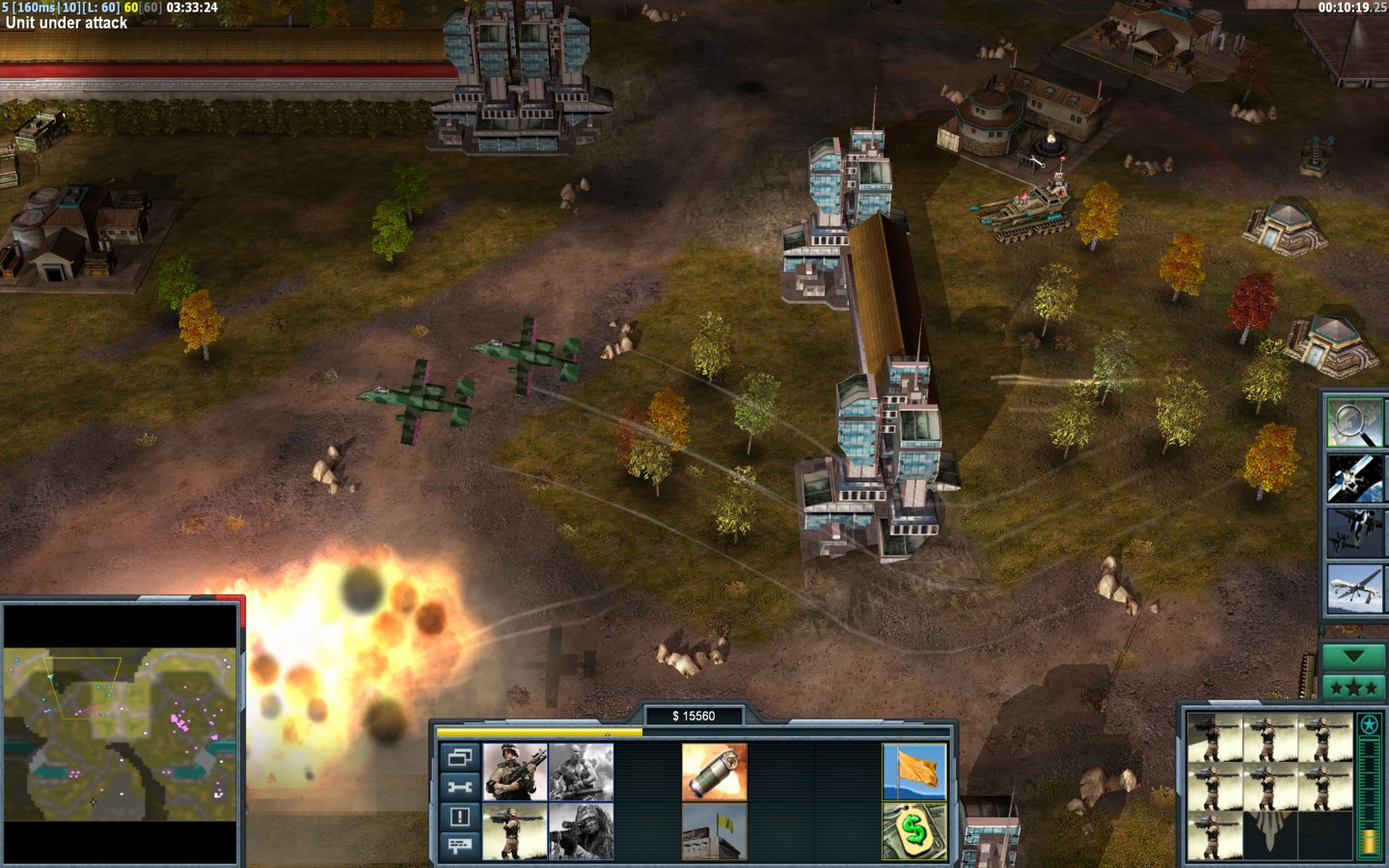
Task: Call the A-10 aircraft strike power
Action: (1352, 532)
